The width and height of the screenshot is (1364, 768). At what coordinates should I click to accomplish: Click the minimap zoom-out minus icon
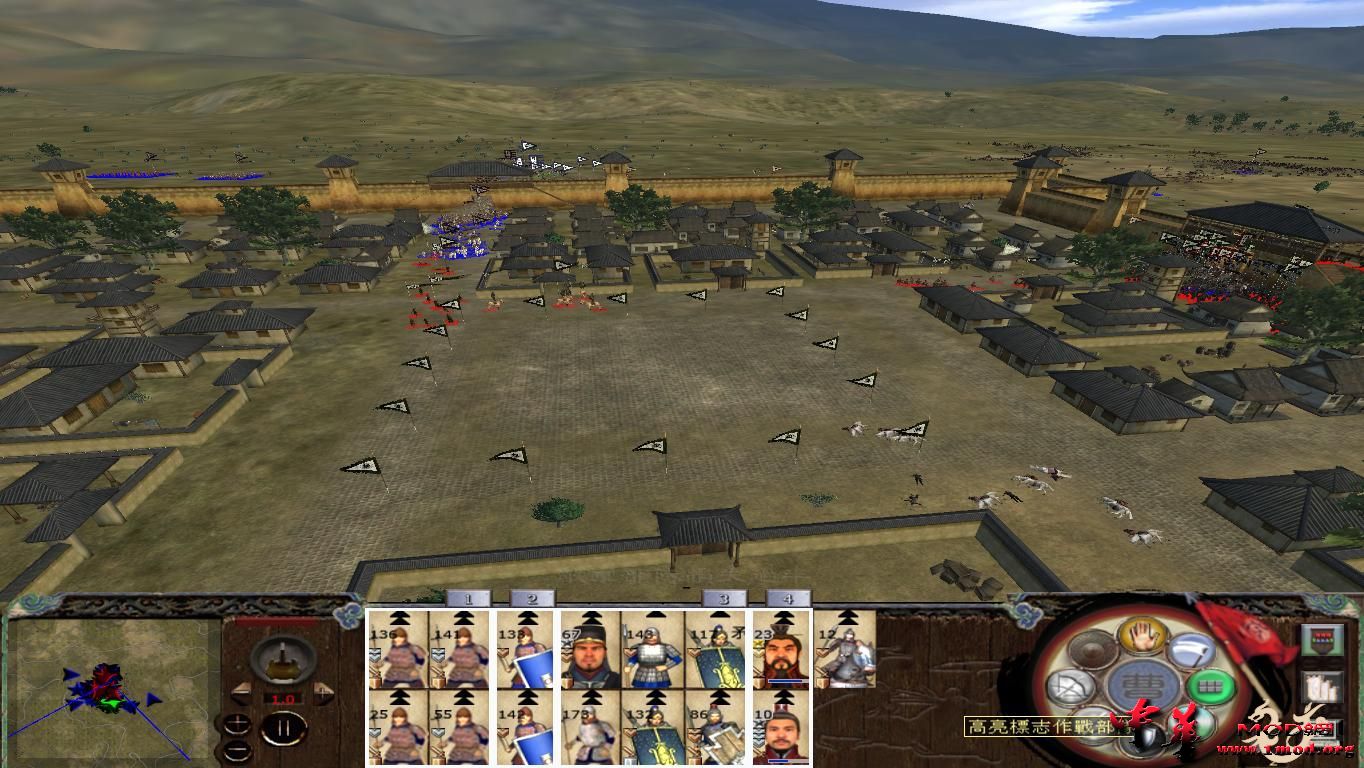[238, 751]
